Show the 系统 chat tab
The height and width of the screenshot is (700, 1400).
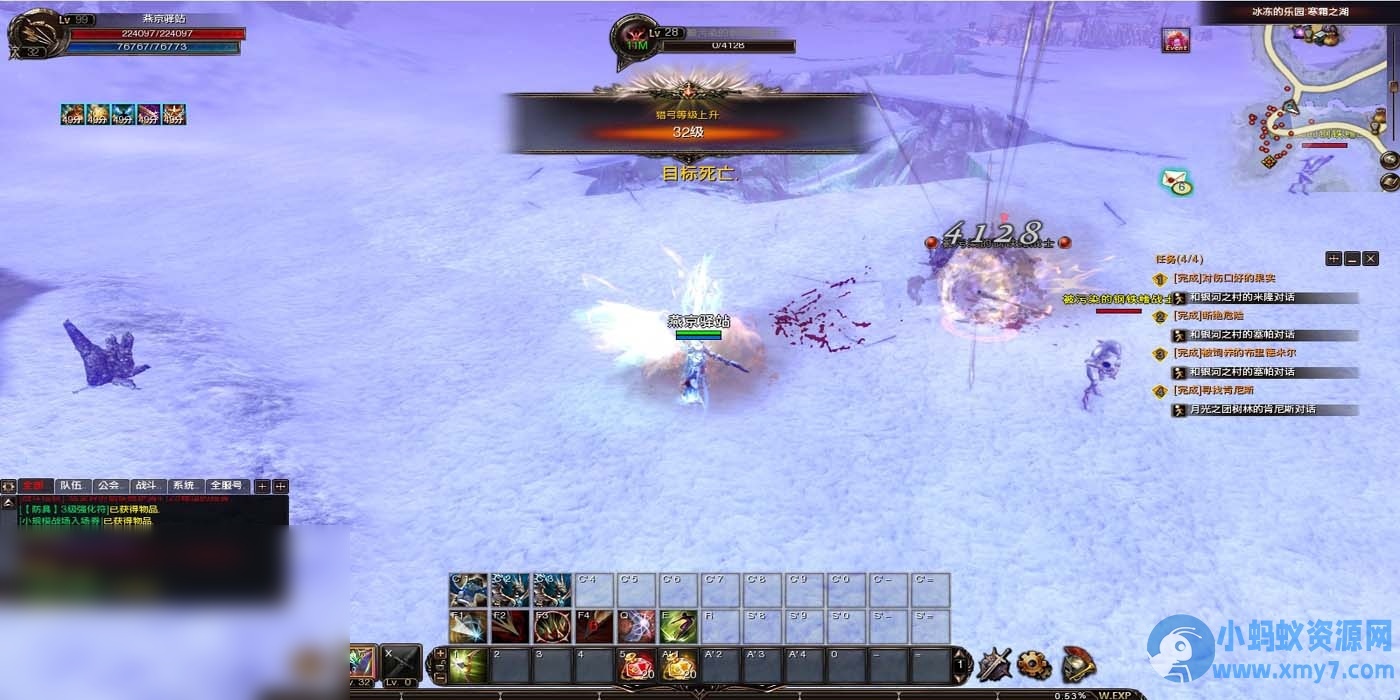(183, 486)
